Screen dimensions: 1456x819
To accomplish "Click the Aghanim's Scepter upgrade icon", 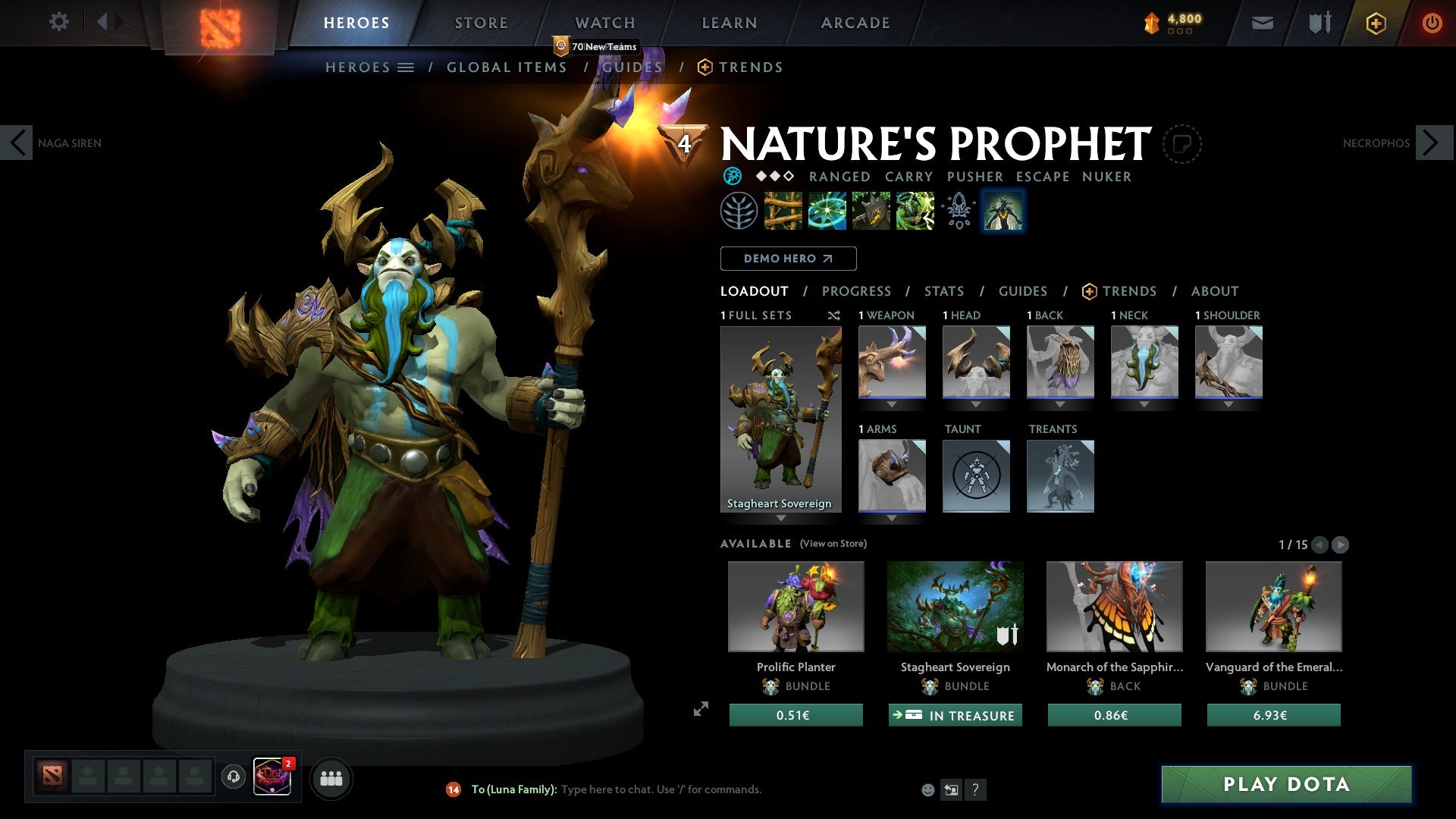I will click(958, 212).
